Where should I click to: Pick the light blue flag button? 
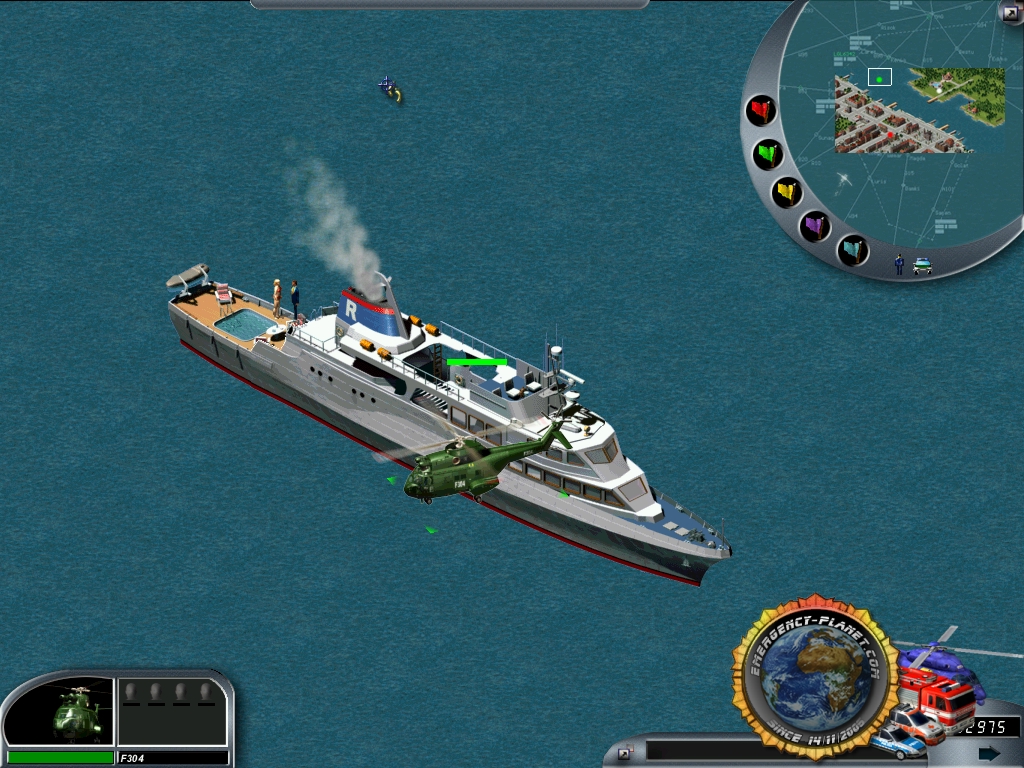[853, 249]
